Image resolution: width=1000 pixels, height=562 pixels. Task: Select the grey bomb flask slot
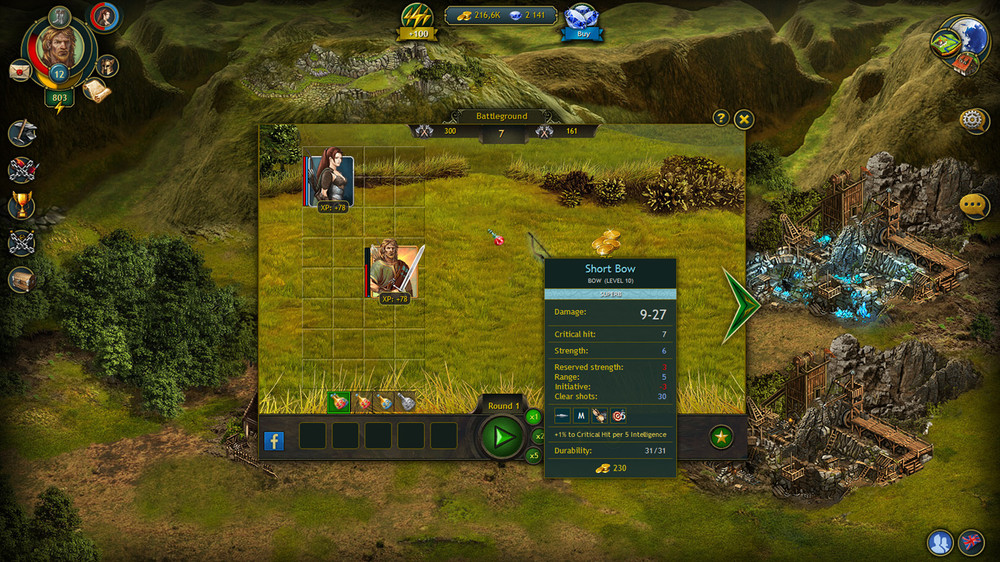point(407,402)
